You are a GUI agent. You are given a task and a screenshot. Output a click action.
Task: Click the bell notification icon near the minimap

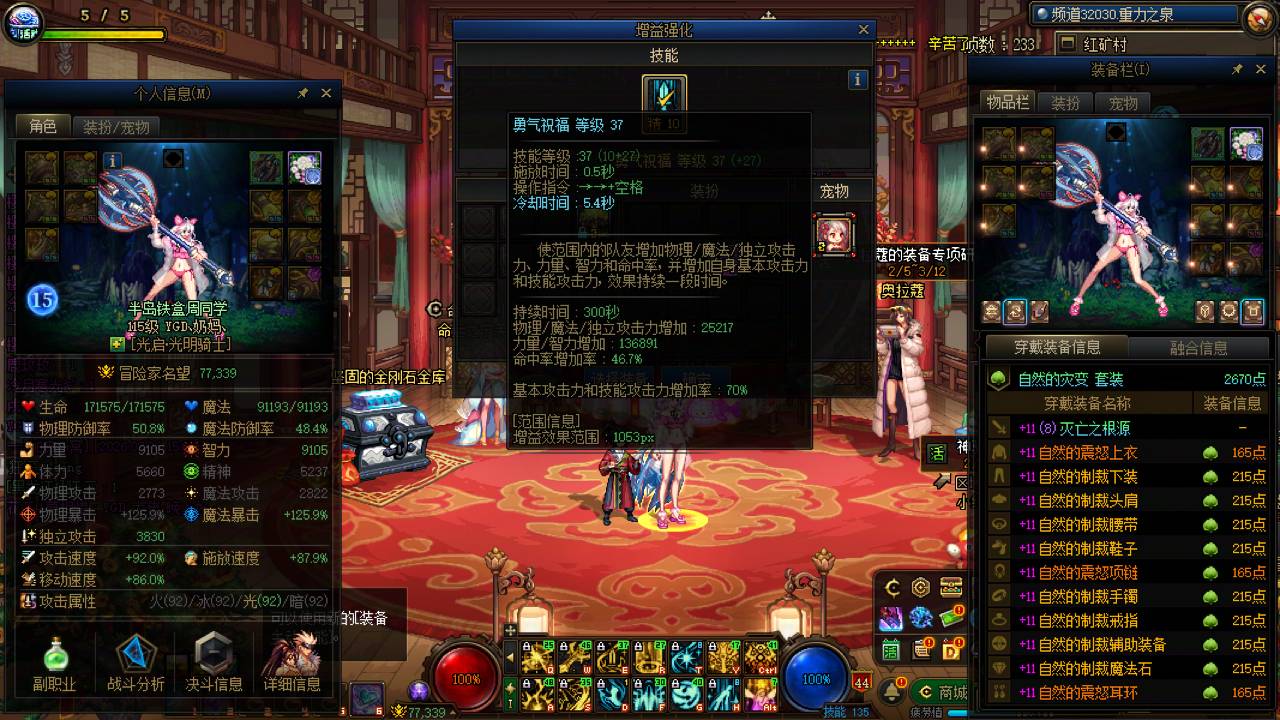(891, 689)
